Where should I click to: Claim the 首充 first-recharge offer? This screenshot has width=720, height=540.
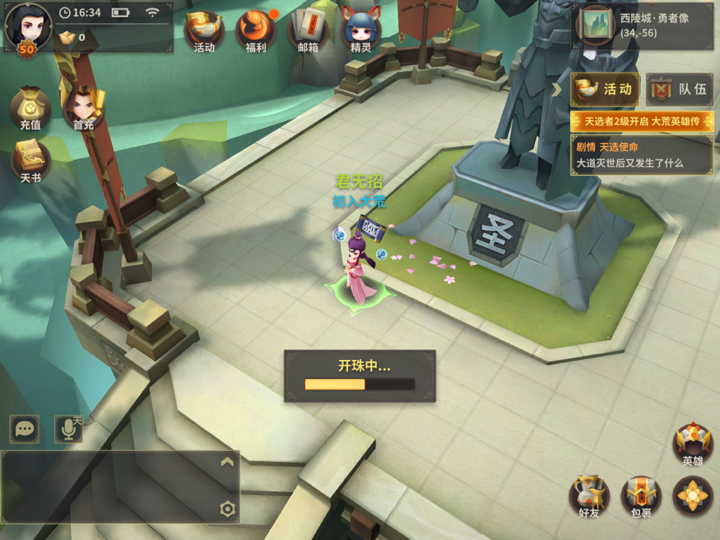tap(84, 110)
